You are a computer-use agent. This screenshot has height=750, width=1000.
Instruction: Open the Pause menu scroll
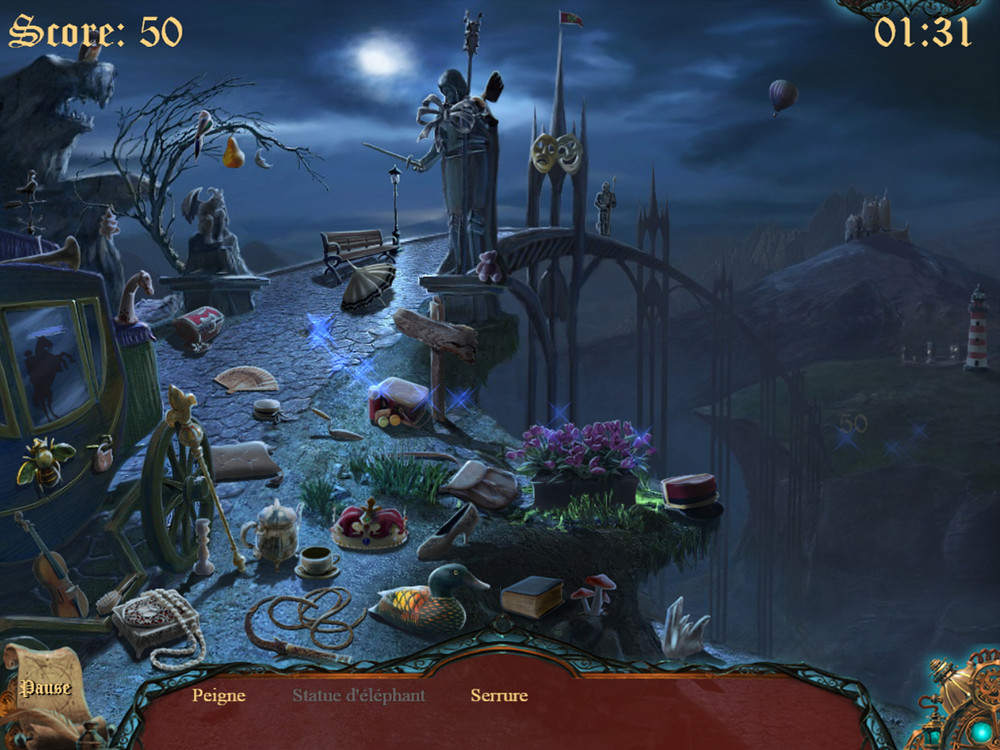point(45,688)
